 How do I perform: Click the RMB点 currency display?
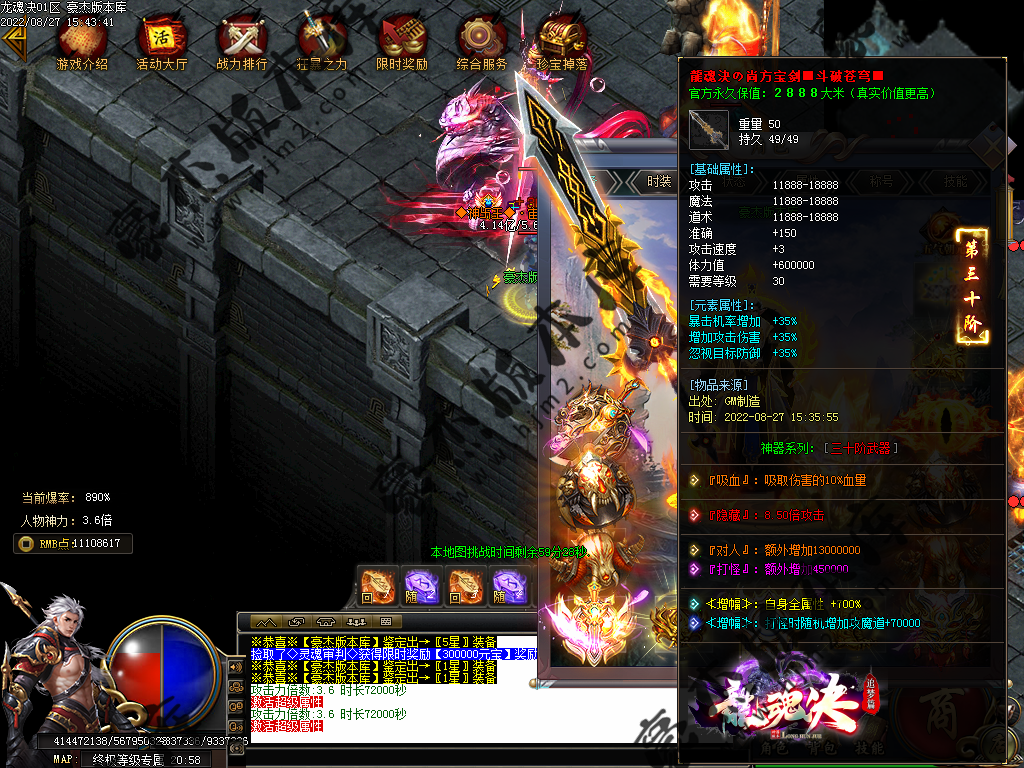click(73, 543)
